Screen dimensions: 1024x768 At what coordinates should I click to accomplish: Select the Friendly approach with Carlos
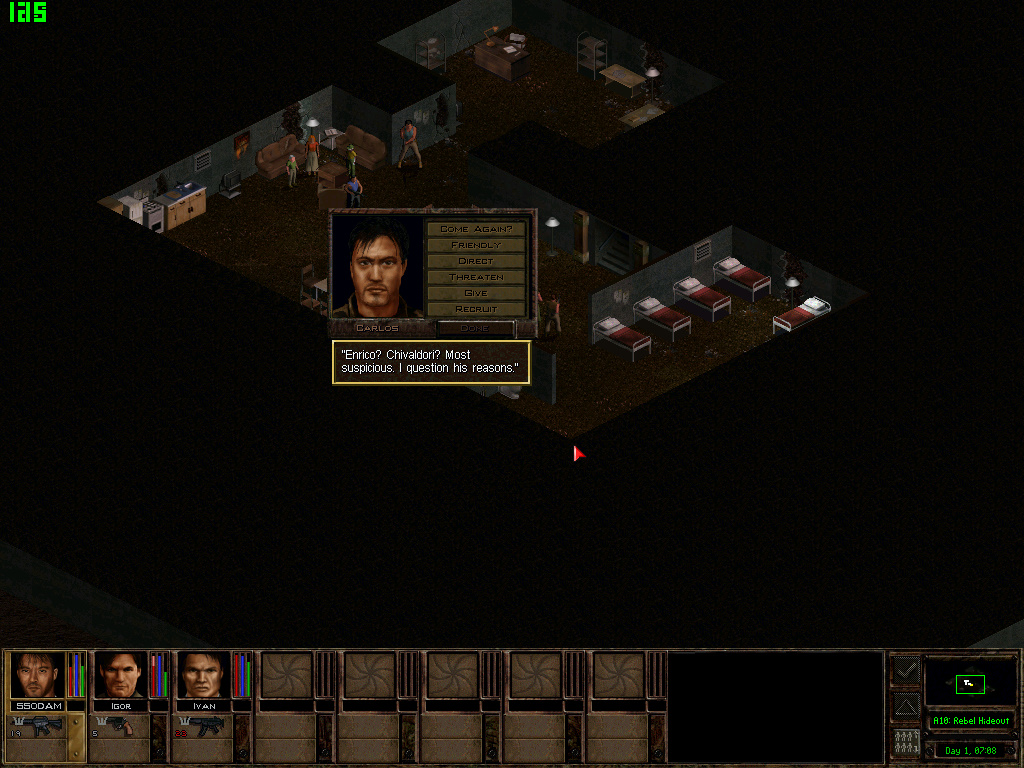point(476,245)
